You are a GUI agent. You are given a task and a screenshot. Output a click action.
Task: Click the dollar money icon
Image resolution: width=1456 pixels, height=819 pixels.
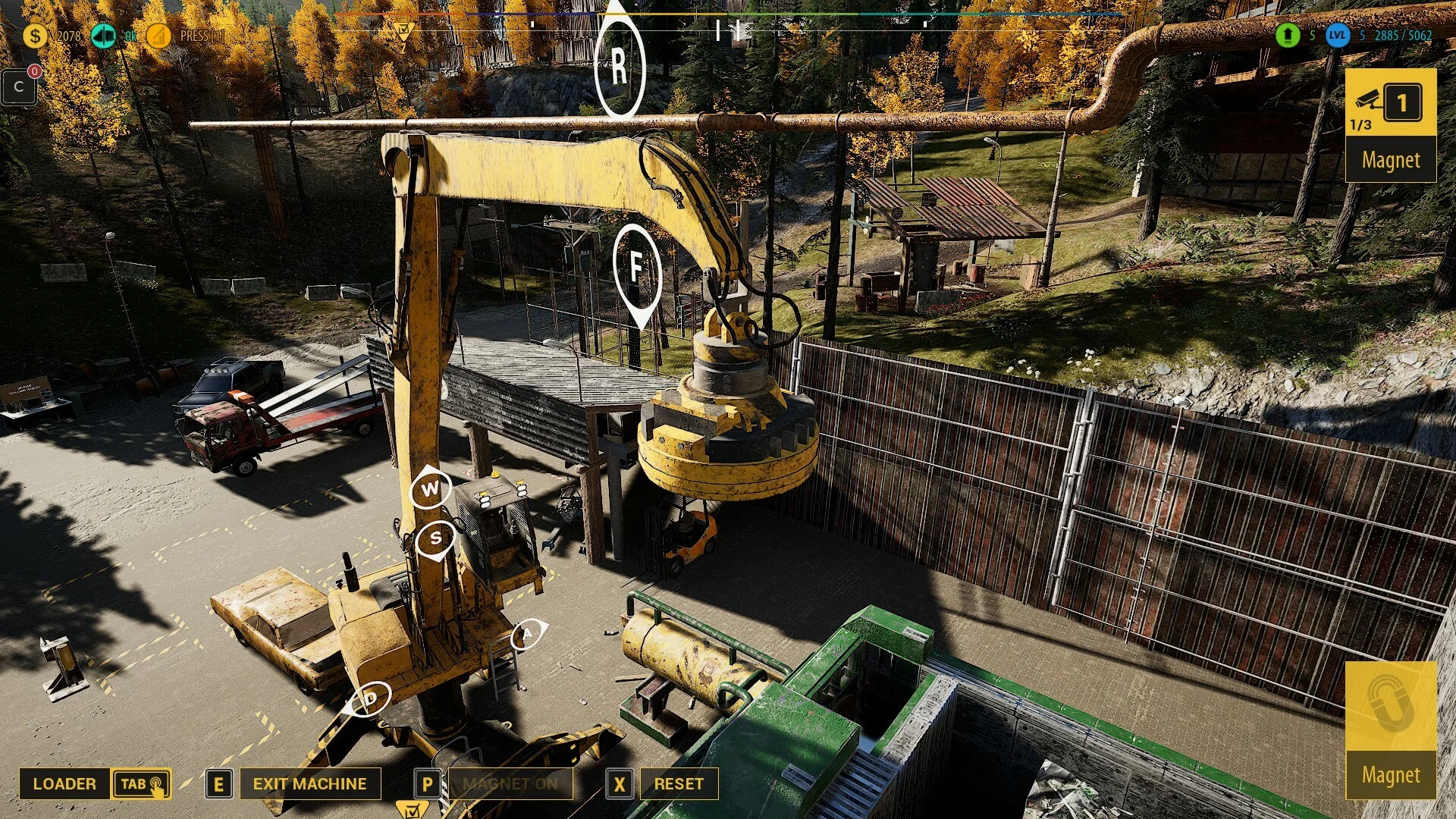click(x=35, y=35)
